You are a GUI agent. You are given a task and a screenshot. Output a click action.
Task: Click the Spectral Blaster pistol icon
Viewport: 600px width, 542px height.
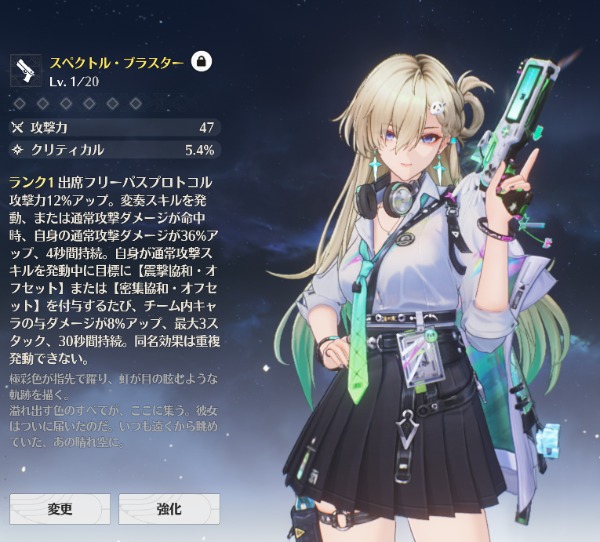click(25, 69)
